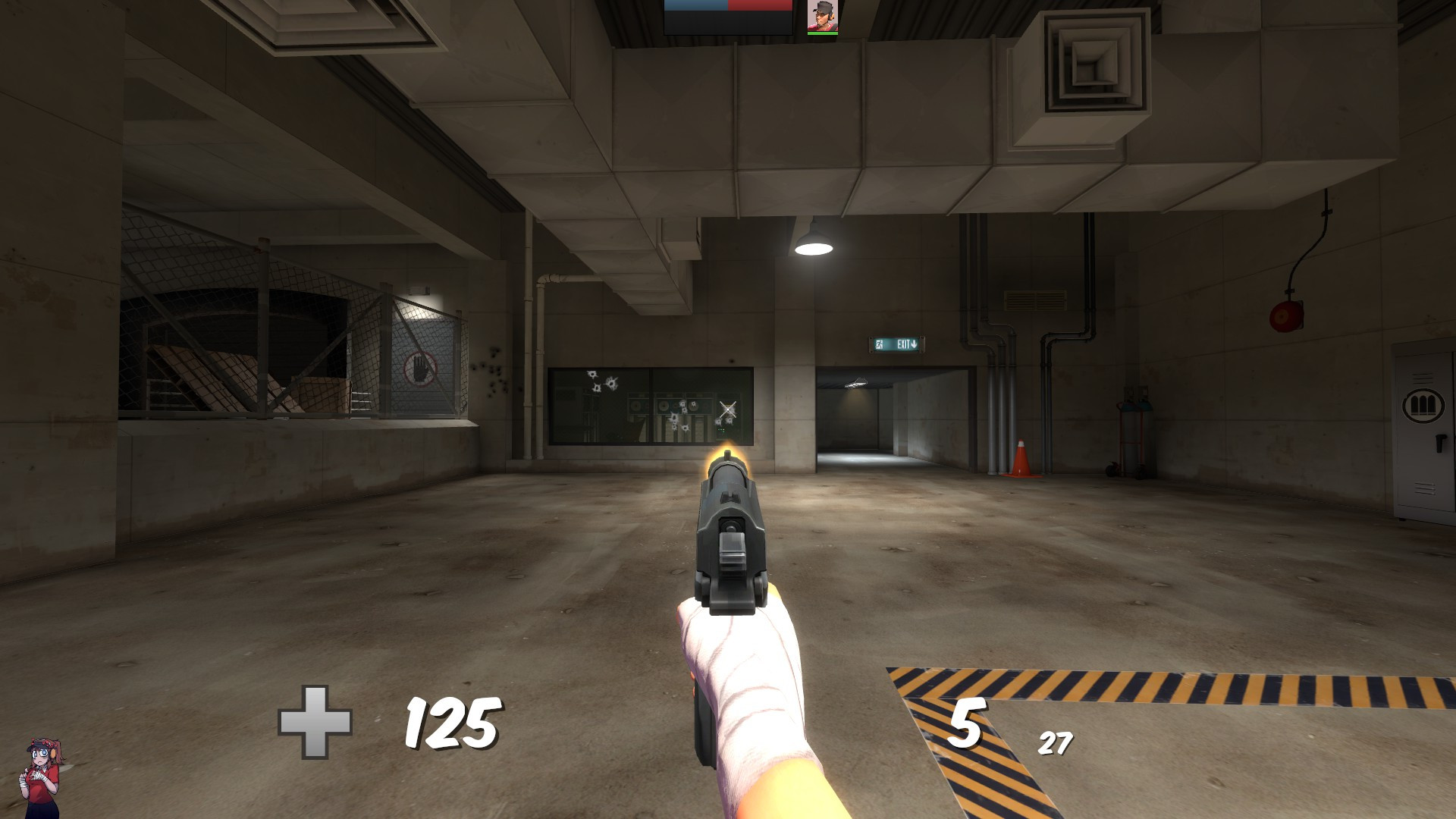
Task: Click the running-figure symbol on the EXIT sign
Action: (x=880, y=343)
